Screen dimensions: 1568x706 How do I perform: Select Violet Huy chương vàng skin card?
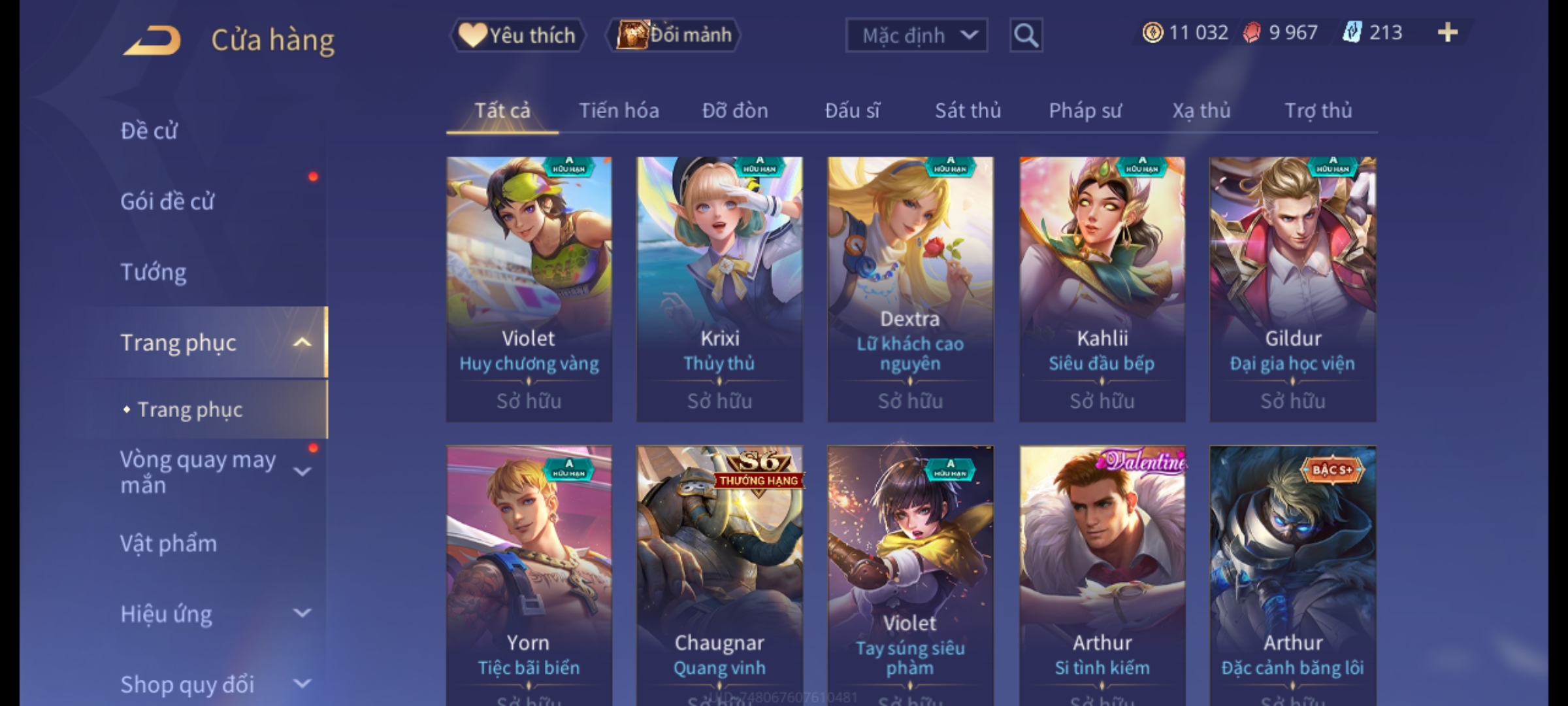(529, 288)
